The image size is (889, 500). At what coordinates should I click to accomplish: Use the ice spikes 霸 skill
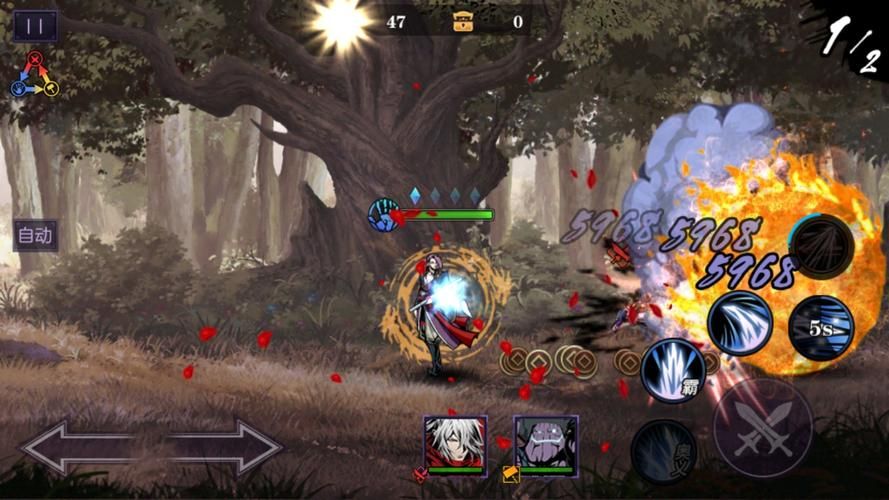673,368
